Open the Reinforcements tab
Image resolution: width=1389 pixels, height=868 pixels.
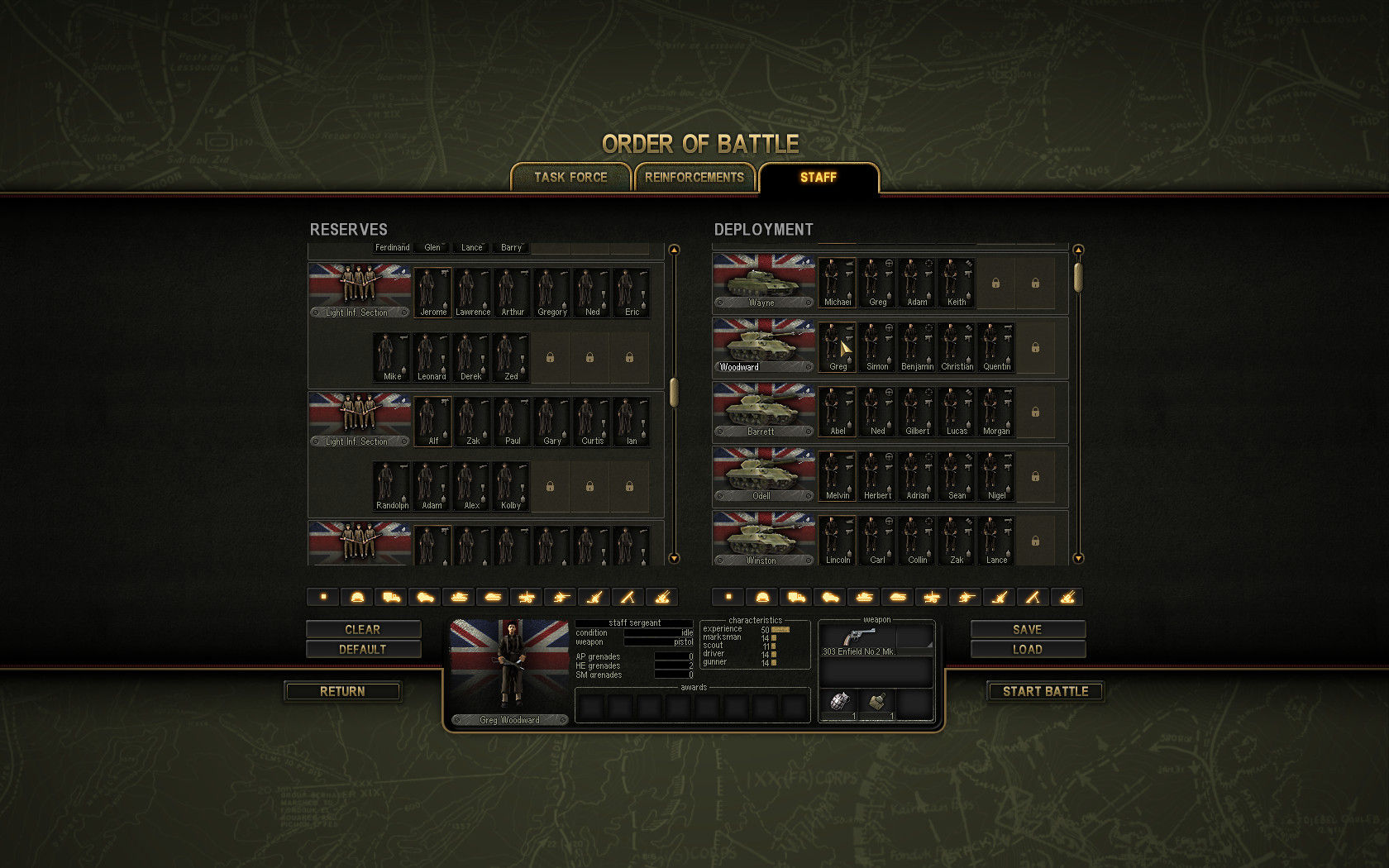coord(694,177)
